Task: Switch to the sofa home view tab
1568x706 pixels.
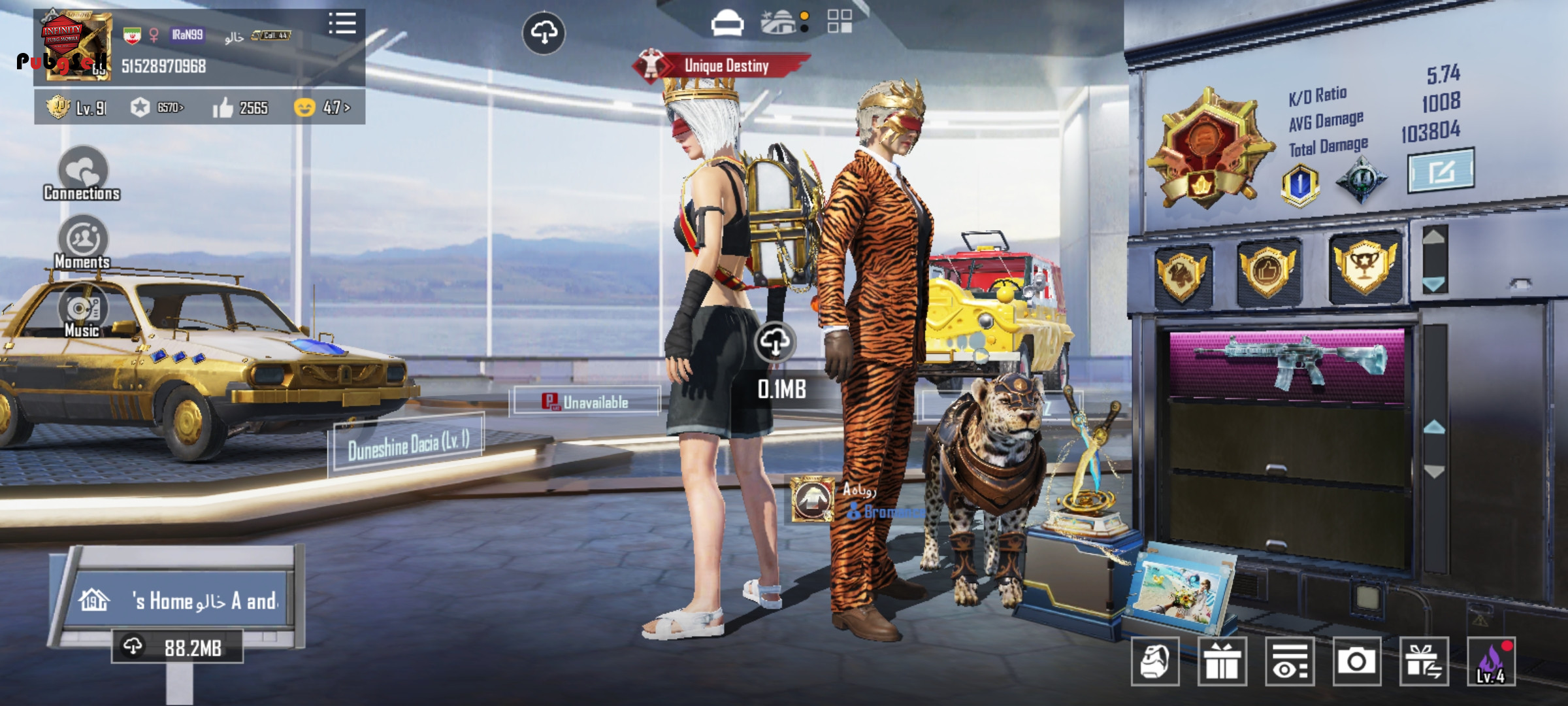Action: coord(727,24)
